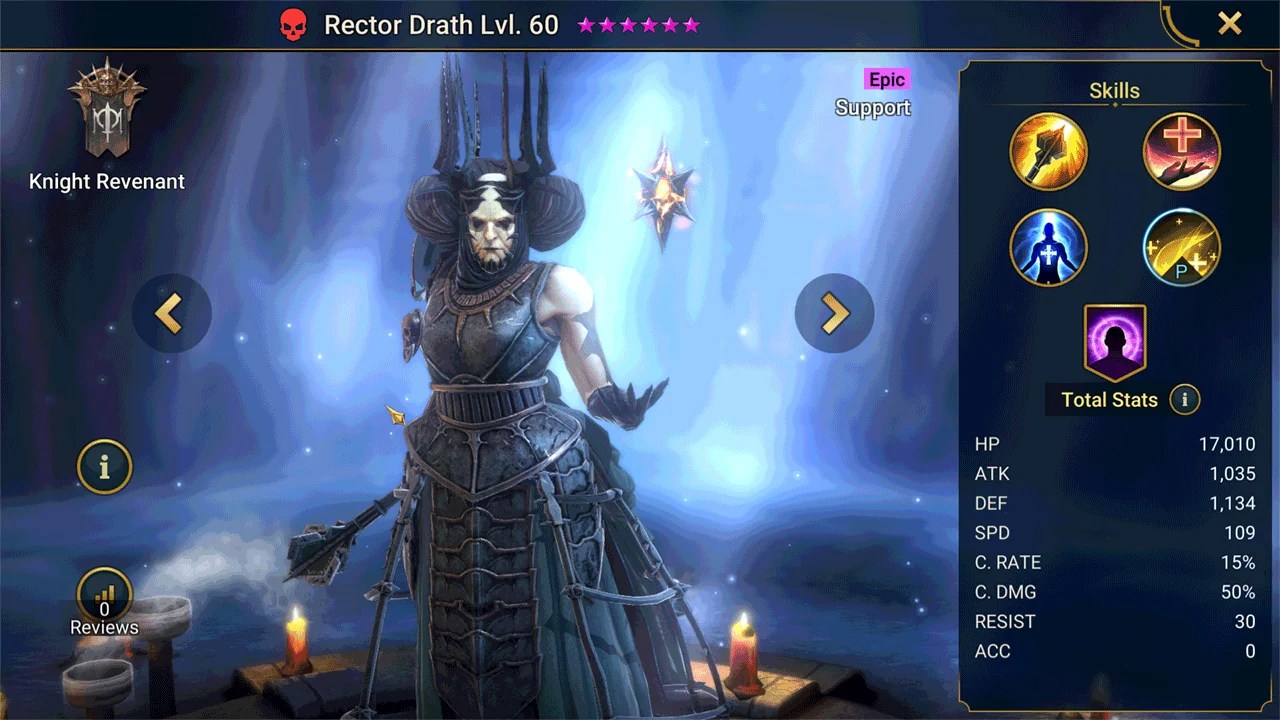The height and width of the screenshot is (720, 1280).
Task: Click the Rector Drath Lvl. 60 title banner
Action: click(x=442, y=24)
